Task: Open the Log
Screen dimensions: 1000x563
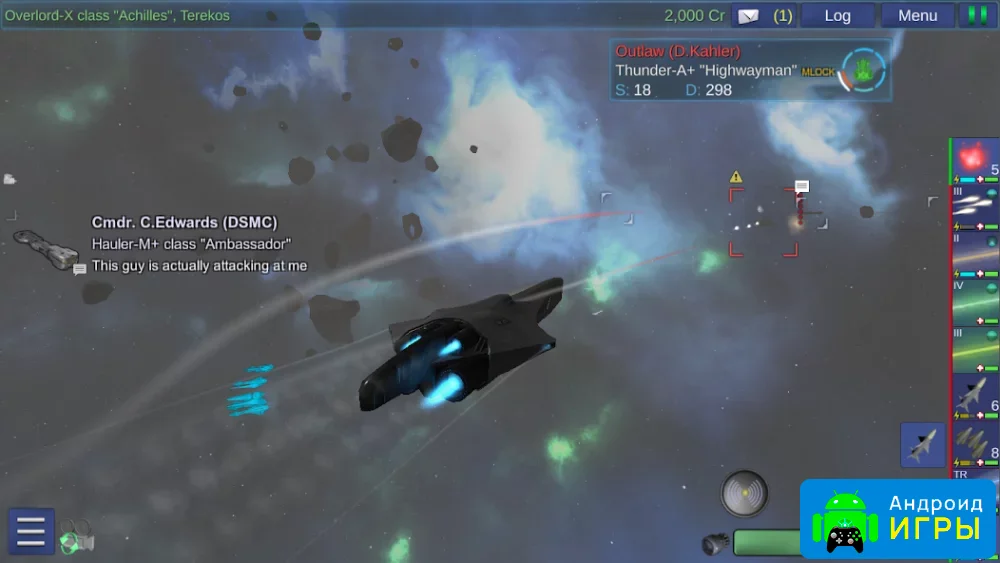Action: 837,15
